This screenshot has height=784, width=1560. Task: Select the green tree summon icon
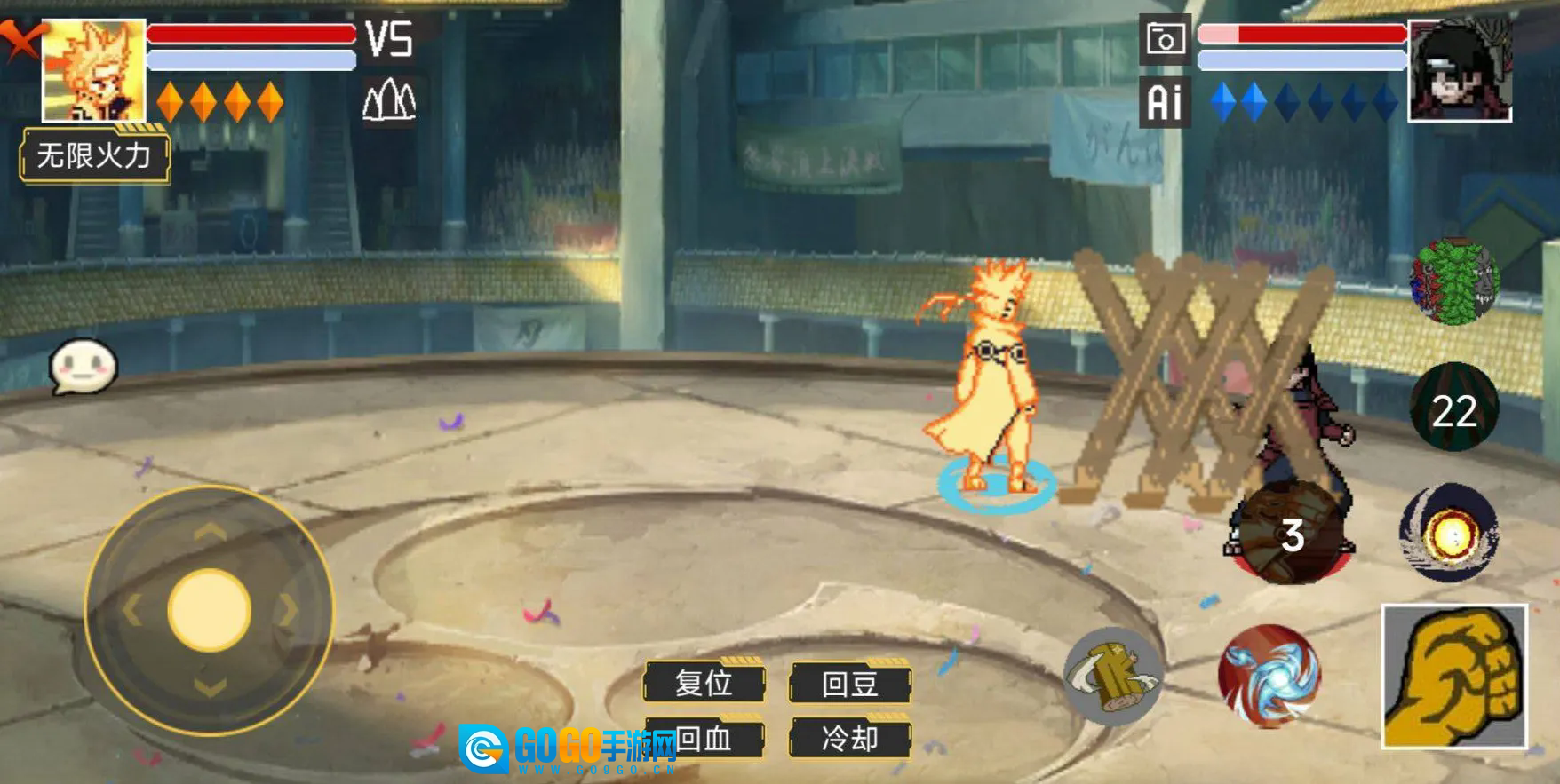point(1454,281)
